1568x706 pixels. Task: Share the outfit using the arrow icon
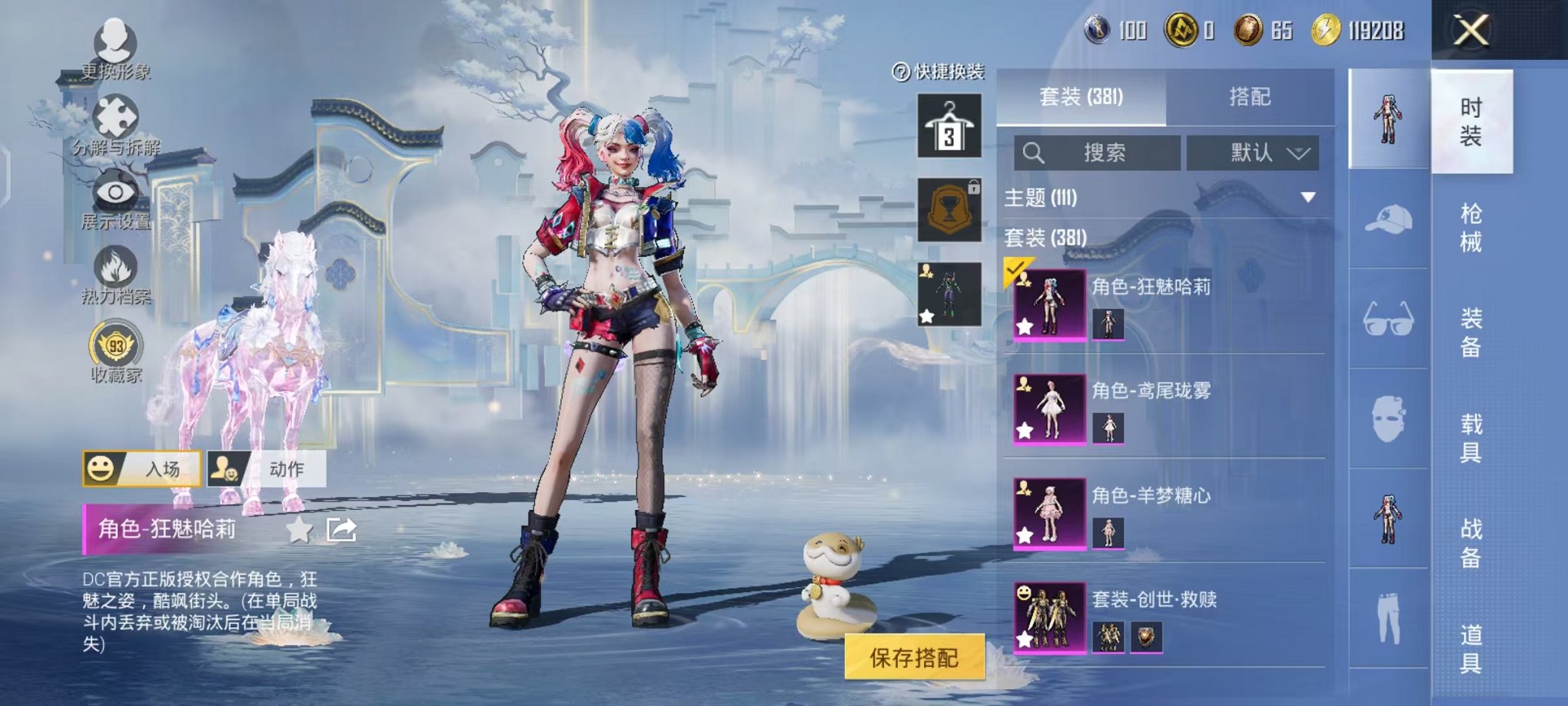[341, 529]
